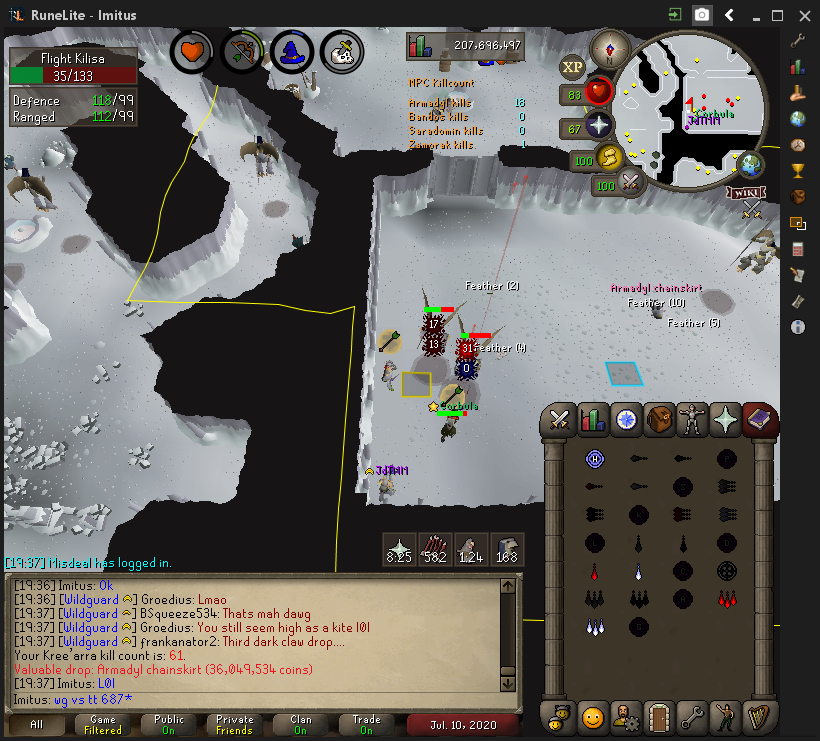Open the Emotes tab
Screen dimensions: 820x741
coord(593,717)
